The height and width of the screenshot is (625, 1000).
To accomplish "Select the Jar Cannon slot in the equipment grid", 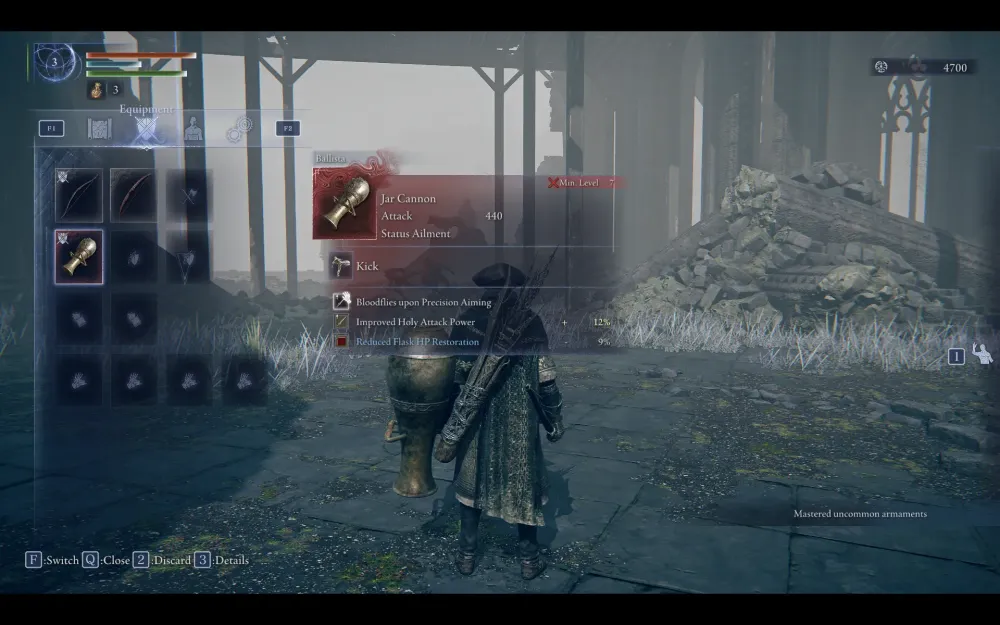I will click(79, 257).
